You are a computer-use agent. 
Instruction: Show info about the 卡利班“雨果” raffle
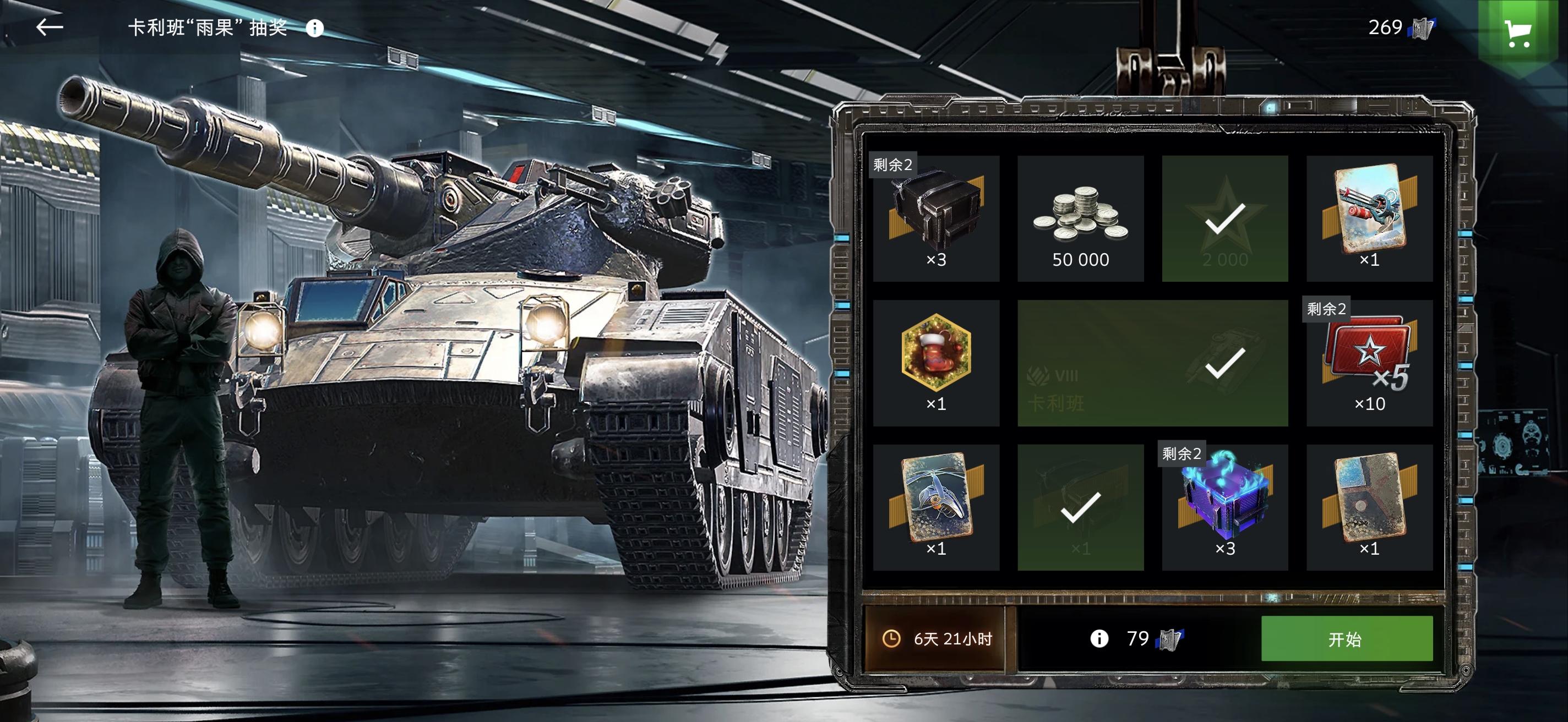315,28
